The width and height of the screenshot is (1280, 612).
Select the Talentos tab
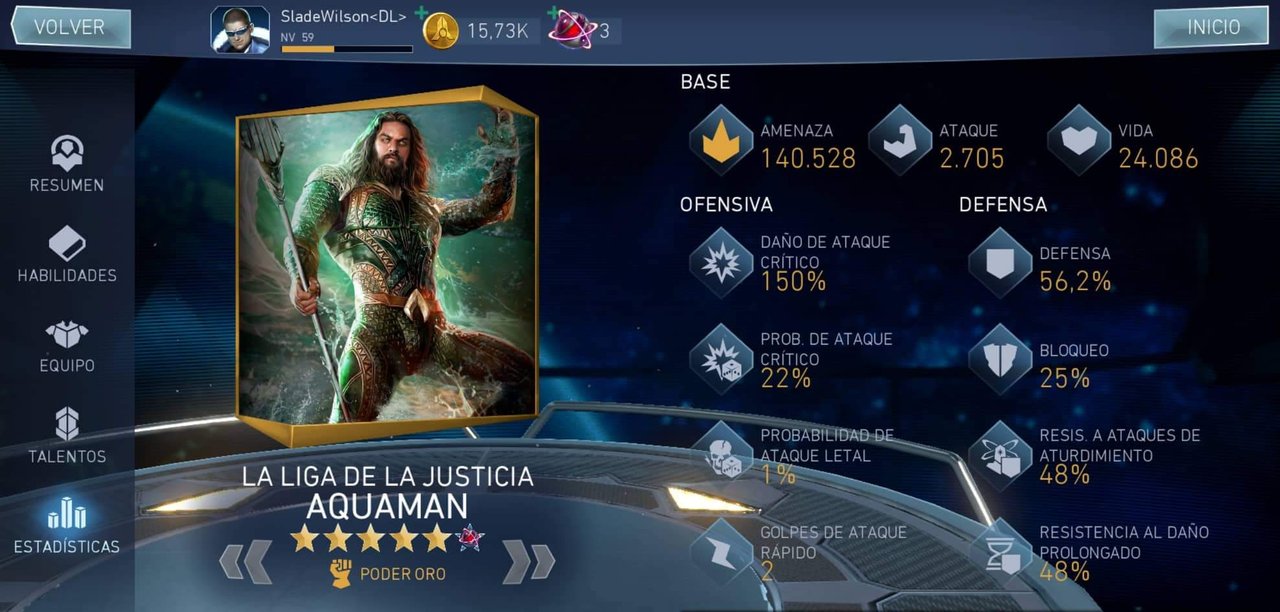click(x=67, y=436)
